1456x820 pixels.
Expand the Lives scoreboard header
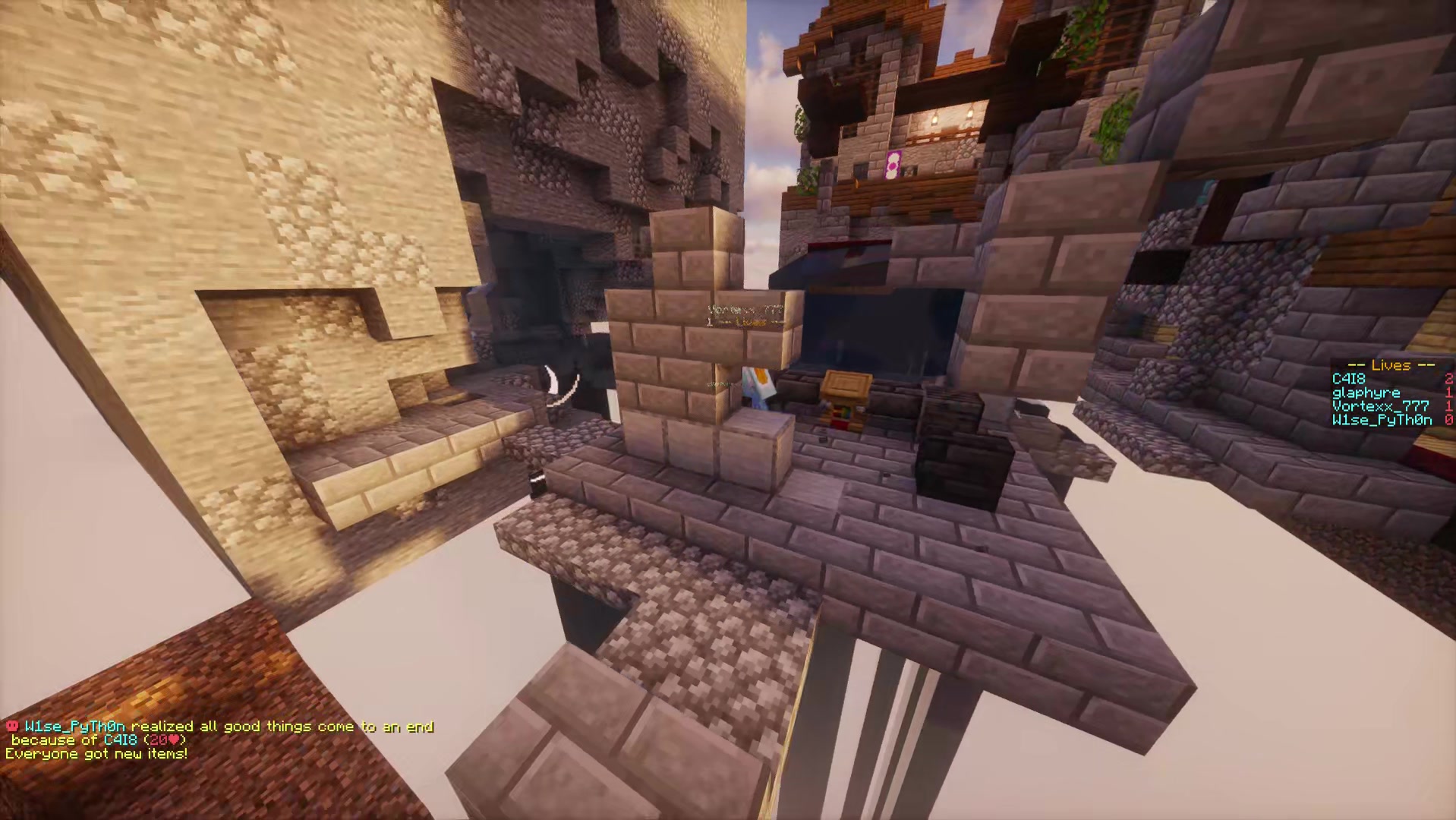(1391, 366)
